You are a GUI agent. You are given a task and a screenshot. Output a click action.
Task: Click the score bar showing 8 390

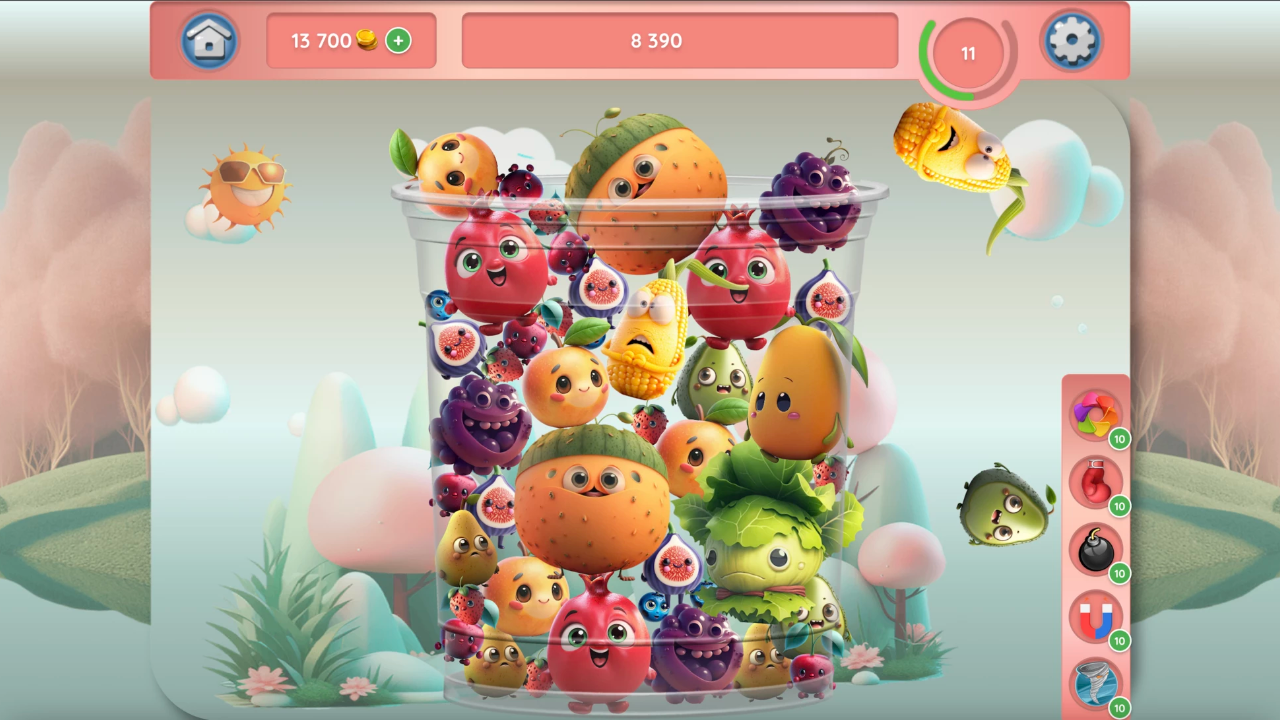pos(680,41)
